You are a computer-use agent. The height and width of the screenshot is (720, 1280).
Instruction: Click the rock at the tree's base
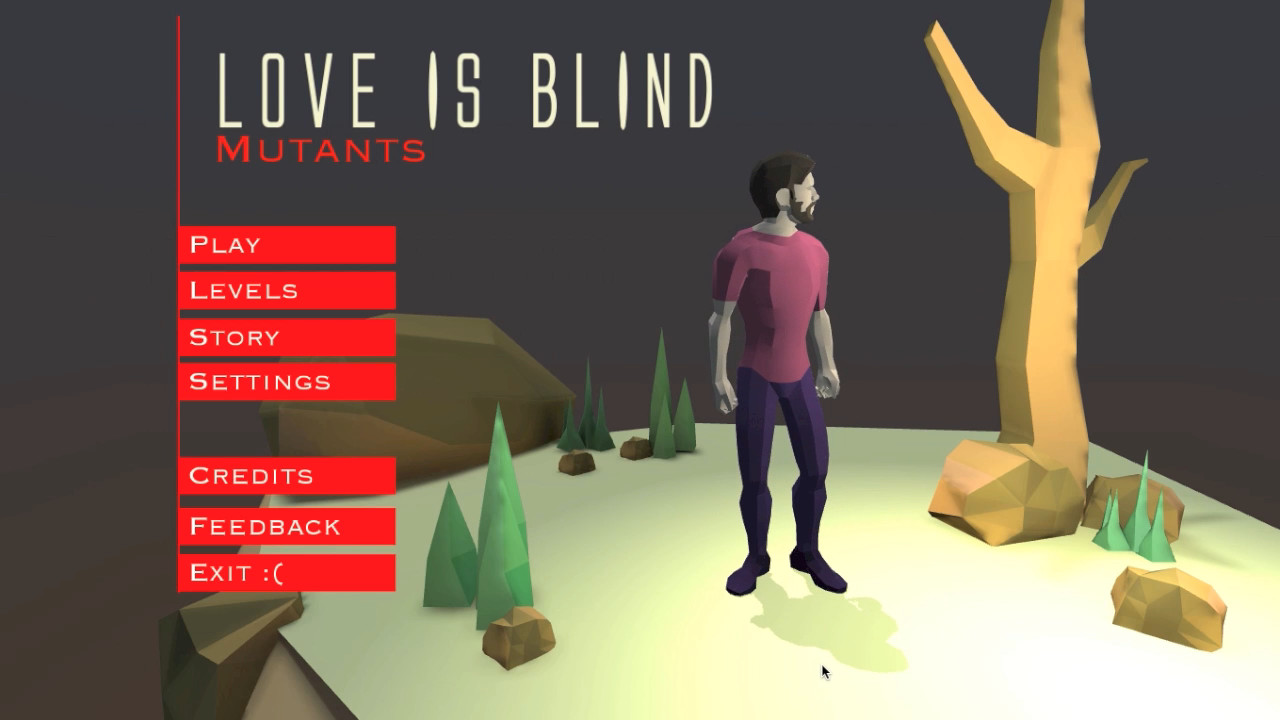tap(1010, 490)
